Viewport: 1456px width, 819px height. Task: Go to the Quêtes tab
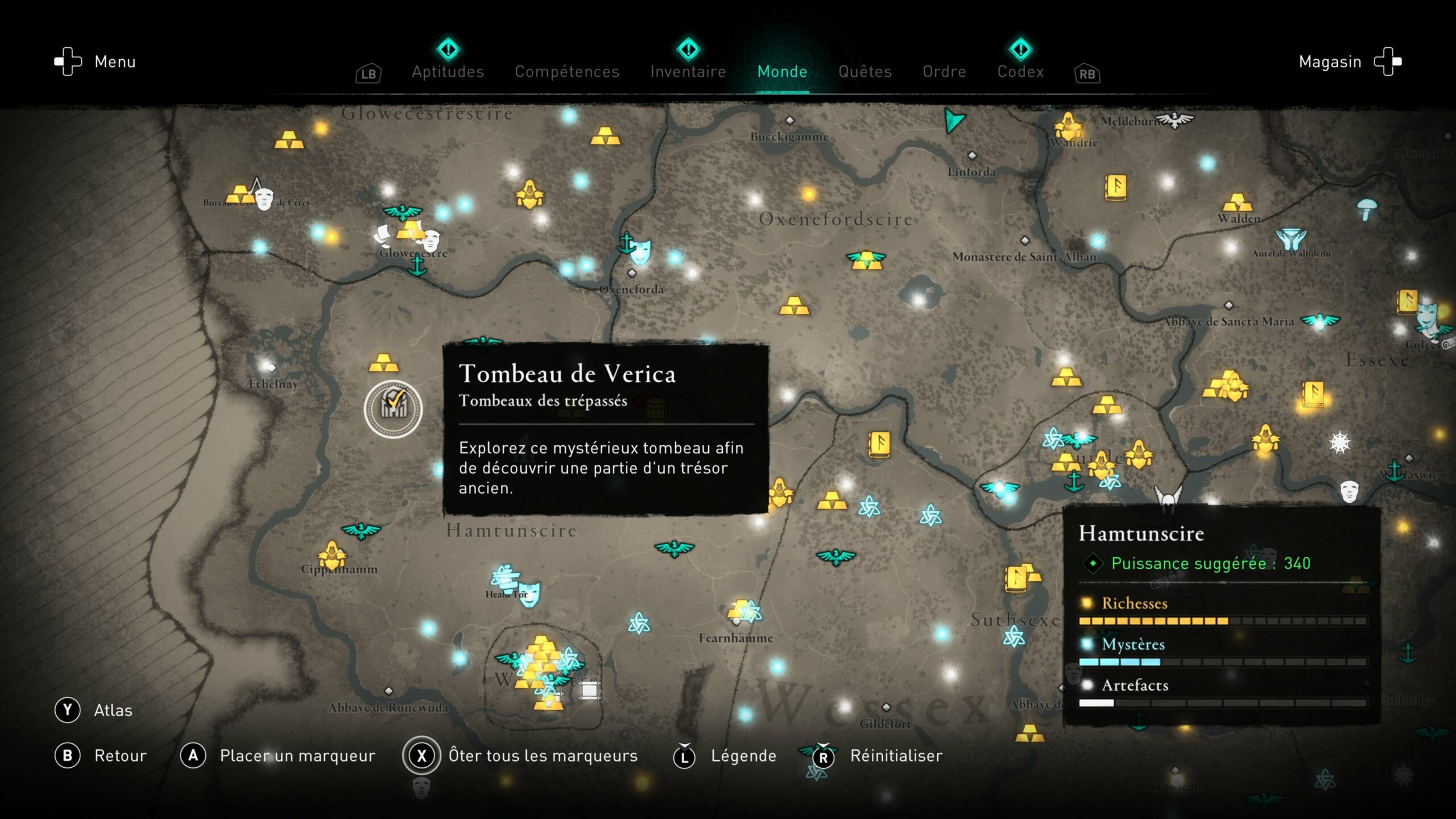tap(864, 72)
